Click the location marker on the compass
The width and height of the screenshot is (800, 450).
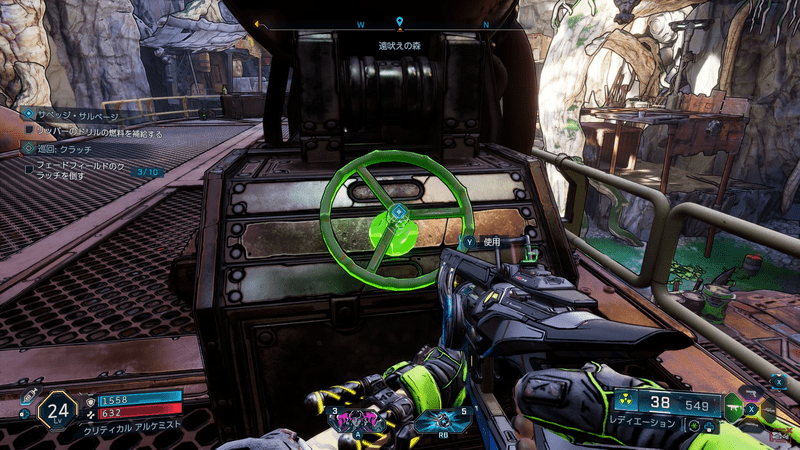(x=399, y=21)
